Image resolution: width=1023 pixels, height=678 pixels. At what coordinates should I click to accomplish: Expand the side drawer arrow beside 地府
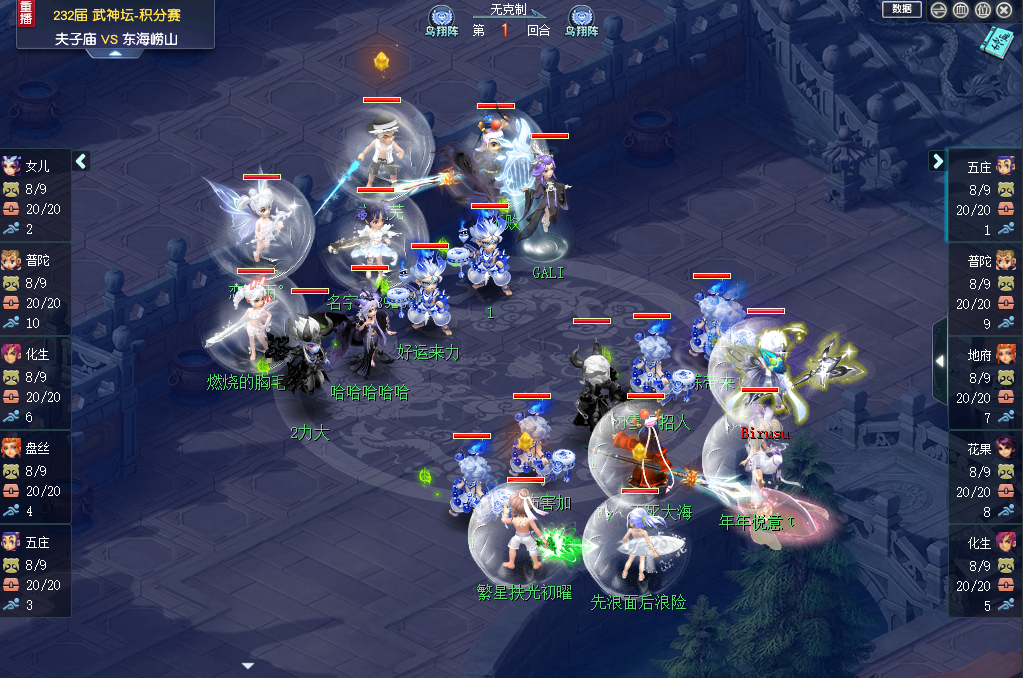pos(939,360)
